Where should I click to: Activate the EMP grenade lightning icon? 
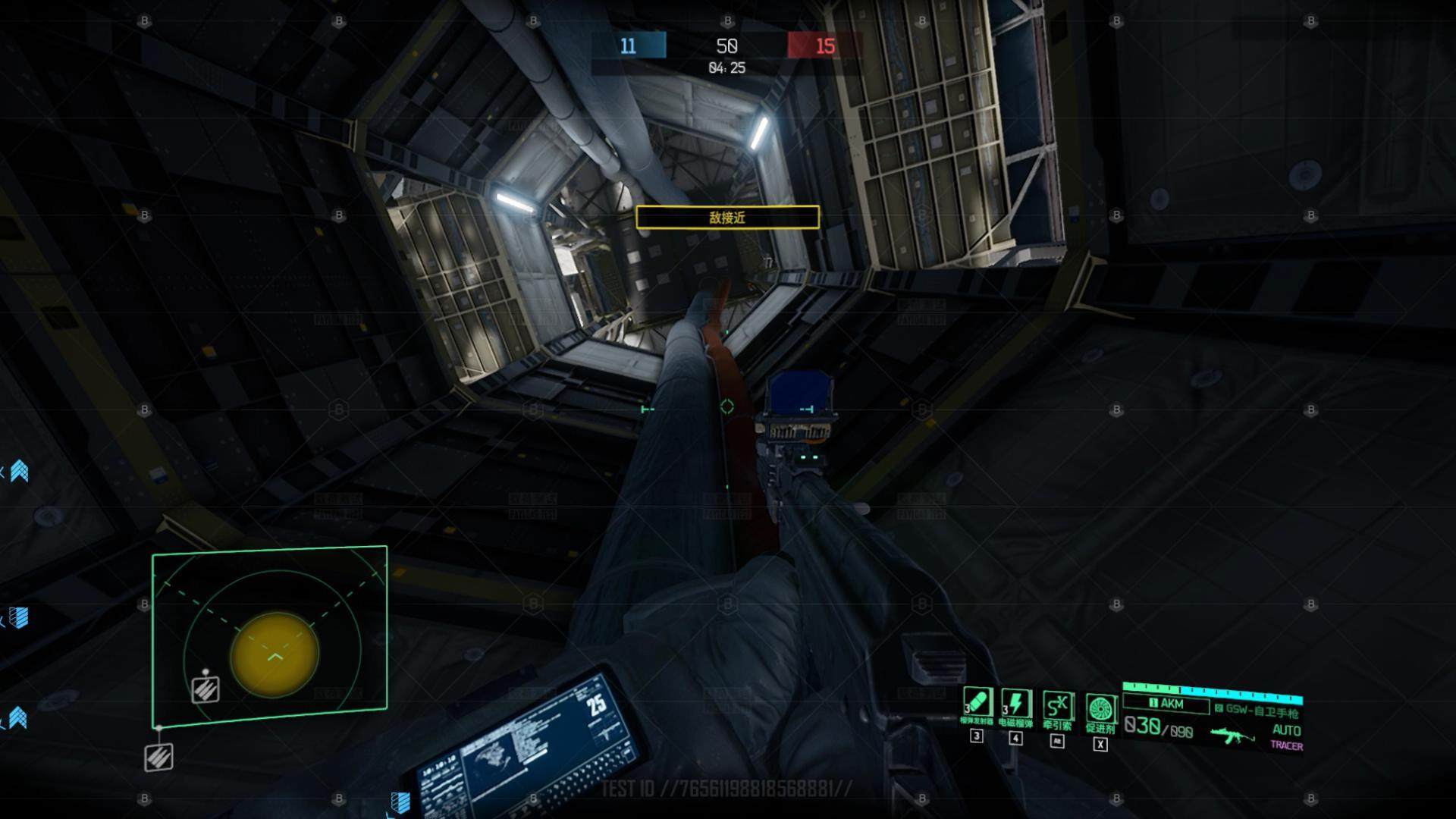click(x=1015, y=703)
